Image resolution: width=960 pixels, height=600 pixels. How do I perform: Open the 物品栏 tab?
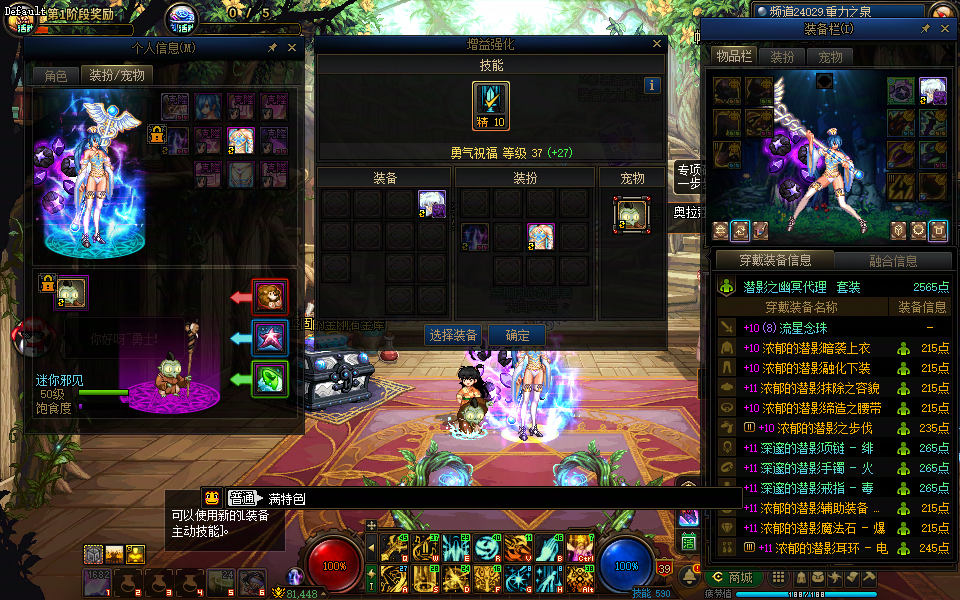(x=734, y=57)
